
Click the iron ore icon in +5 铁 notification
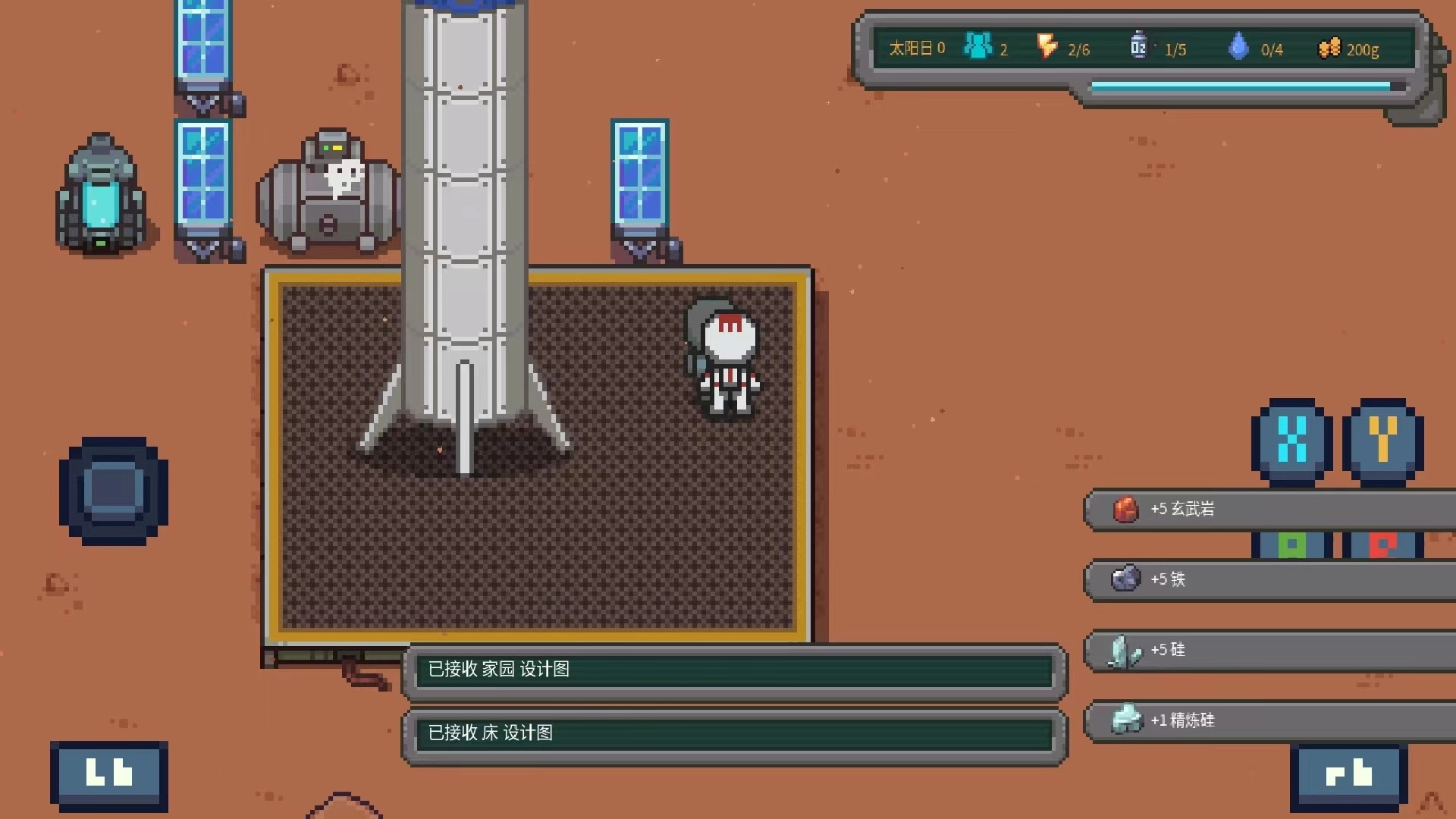click(1125, 579)
